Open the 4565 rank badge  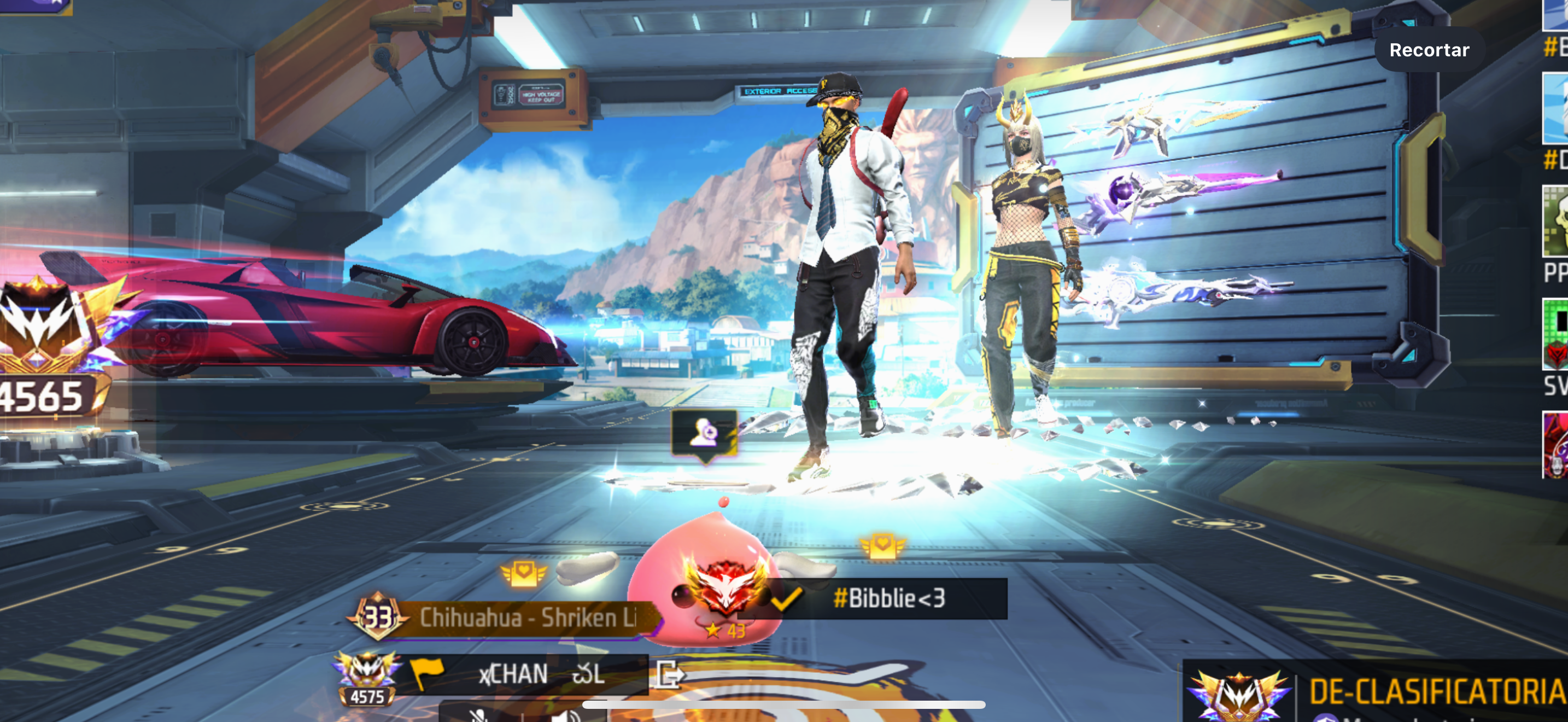(46, 347)
